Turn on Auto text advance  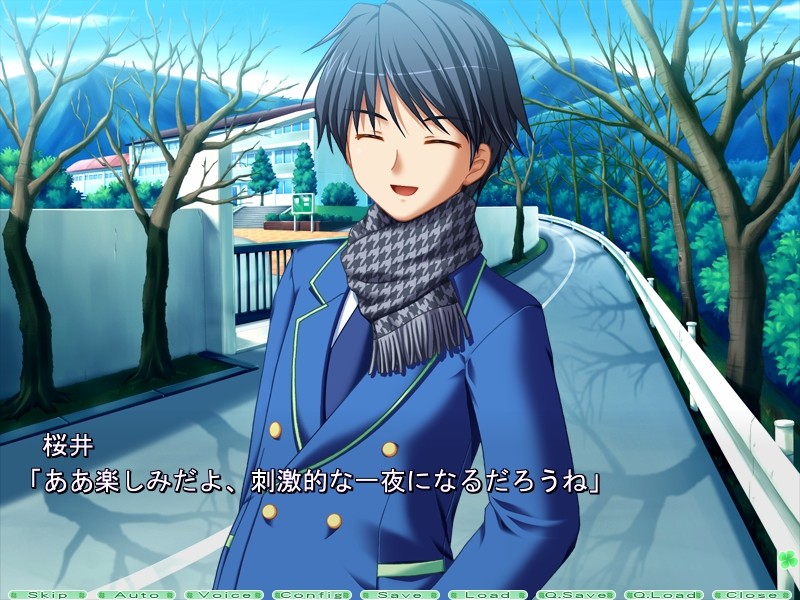(135, 594)
